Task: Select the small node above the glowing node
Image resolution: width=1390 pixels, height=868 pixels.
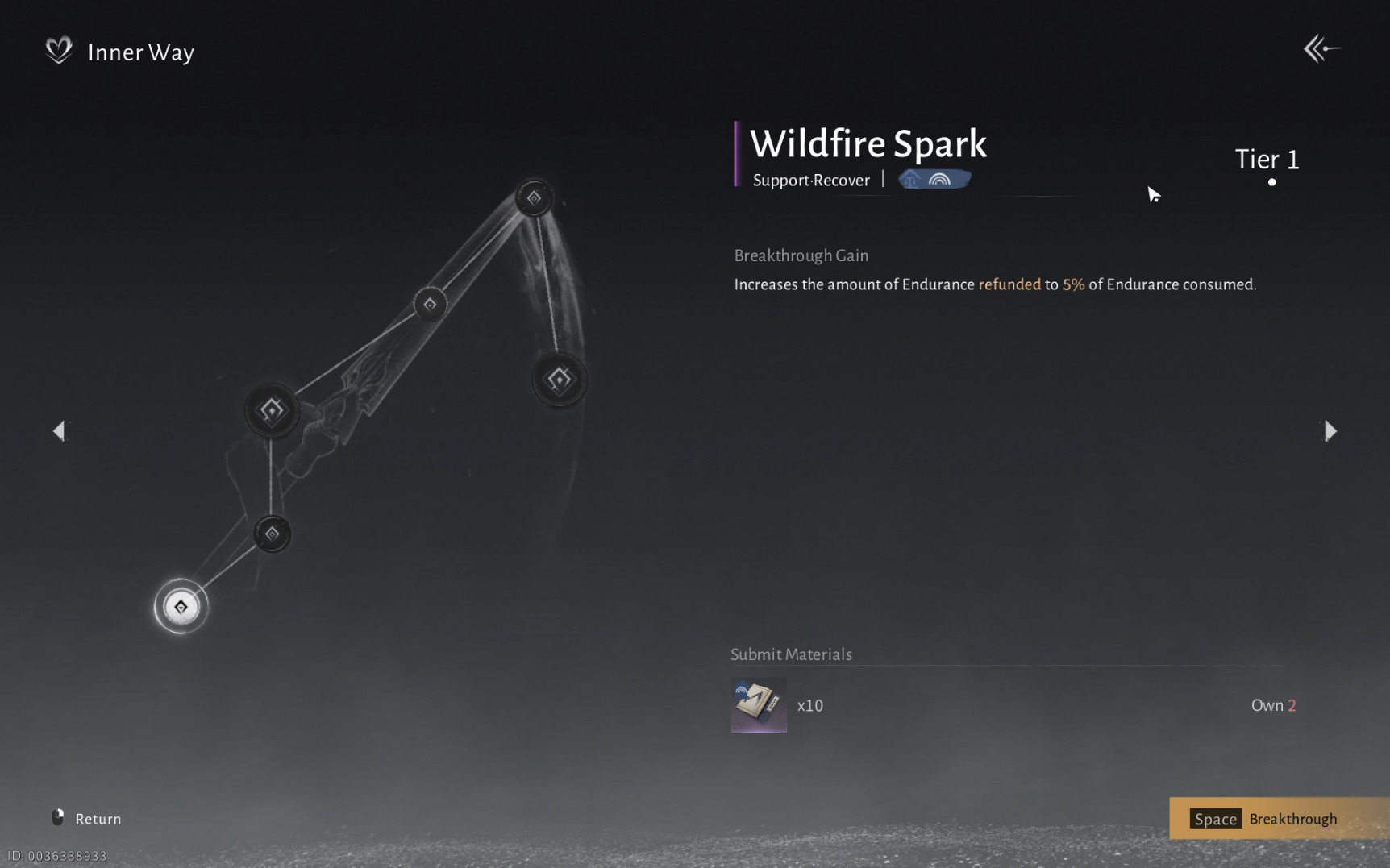Action: click(x=272, y=534)
